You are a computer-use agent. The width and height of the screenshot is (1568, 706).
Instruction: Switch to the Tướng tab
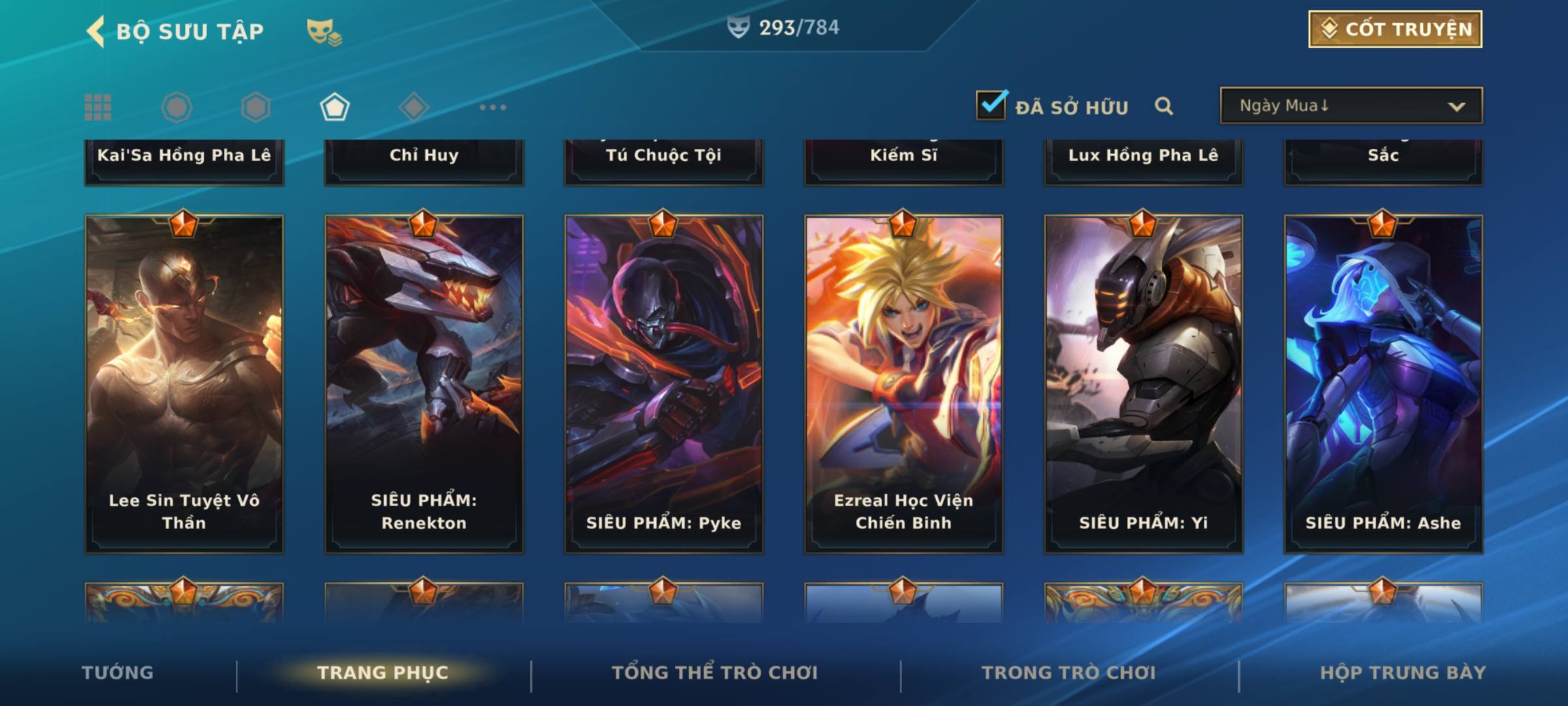tap(118, 673)
